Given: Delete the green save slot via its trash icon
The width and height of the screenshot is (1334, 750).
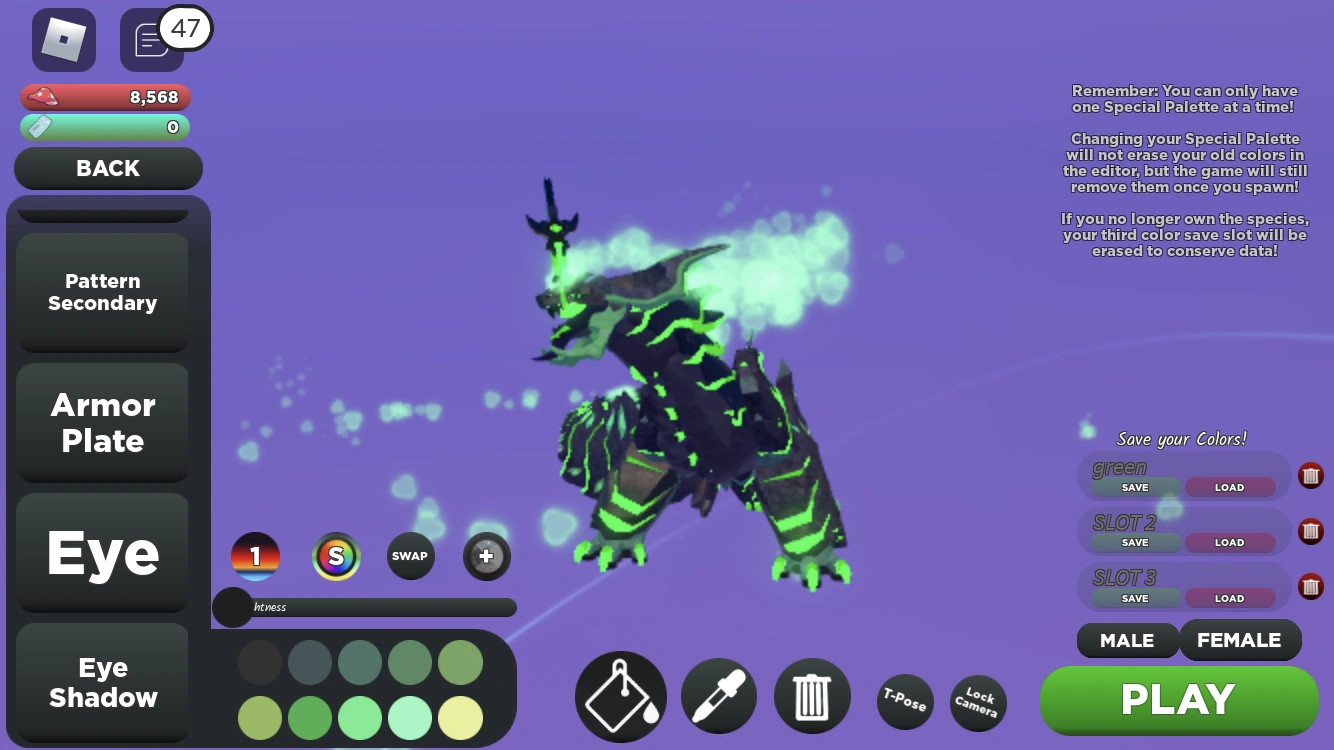Looking at the screenshot, I should (1310, 475).
